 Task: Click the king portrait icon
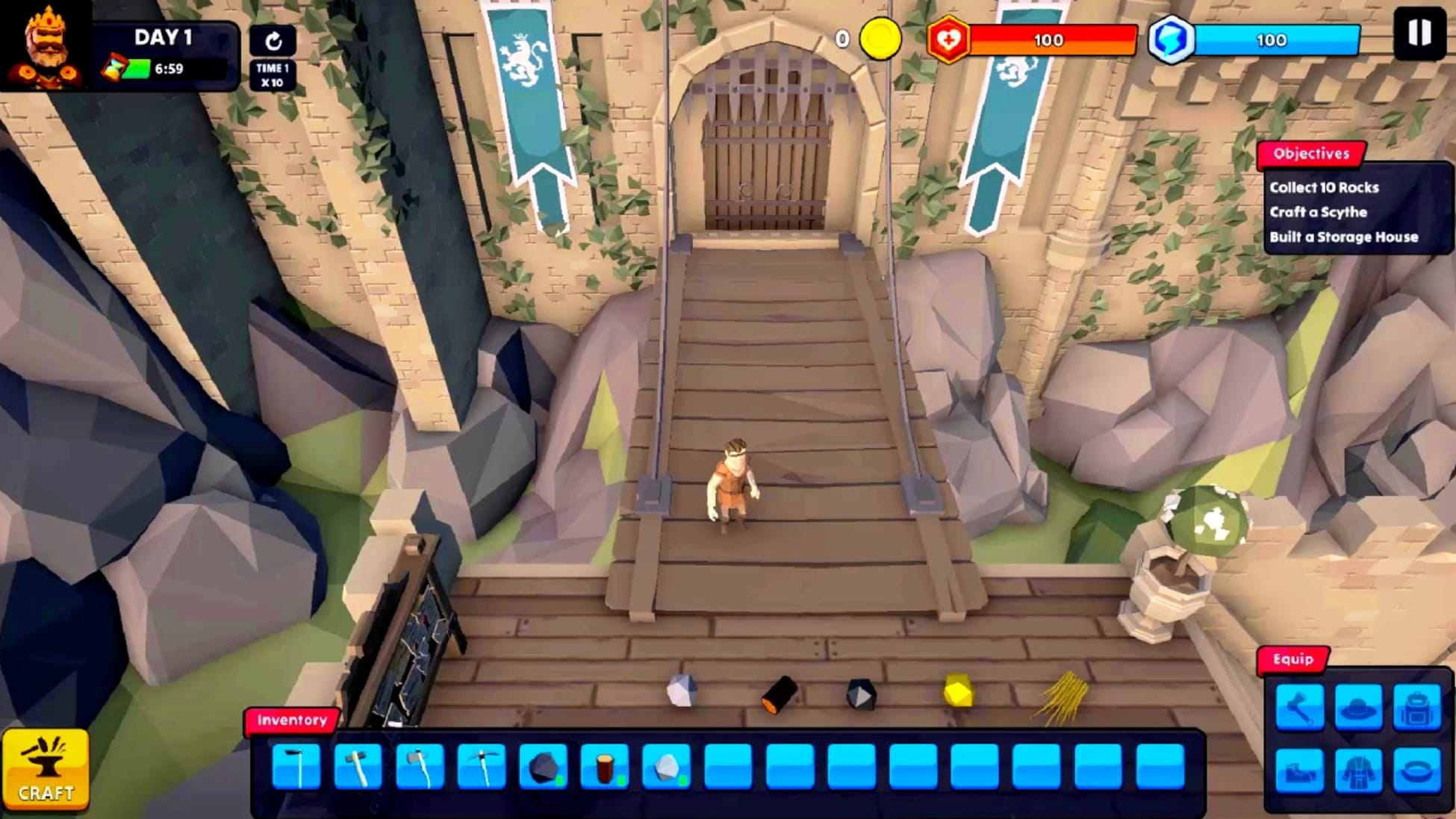pyautogui.click(x=45, y=46)
